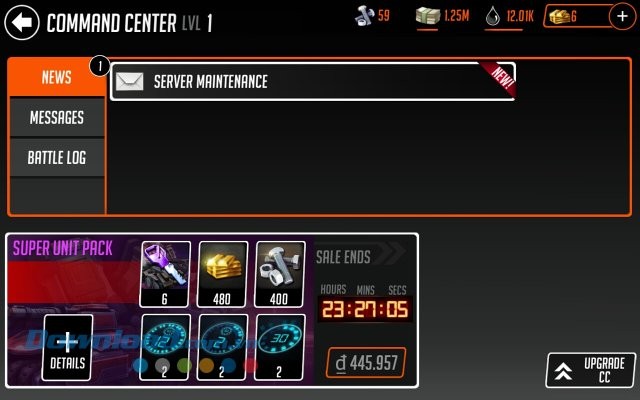Open the Messages tab
Screen dimensions: 640x400
pos(56,118)
